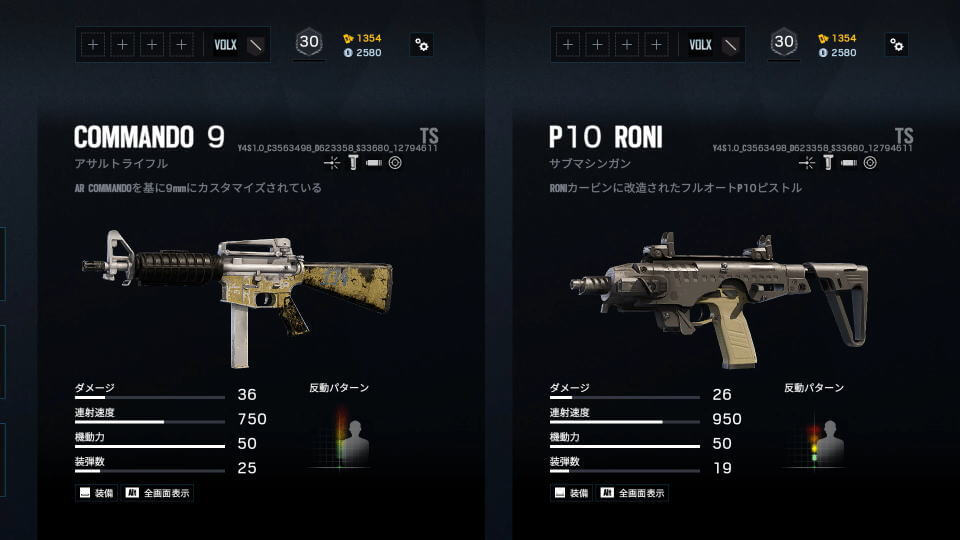Select the VOLX player tag above P10 RONI
Image resolution: width=960 pixels, height=540 pixels.
coord(701,44)
